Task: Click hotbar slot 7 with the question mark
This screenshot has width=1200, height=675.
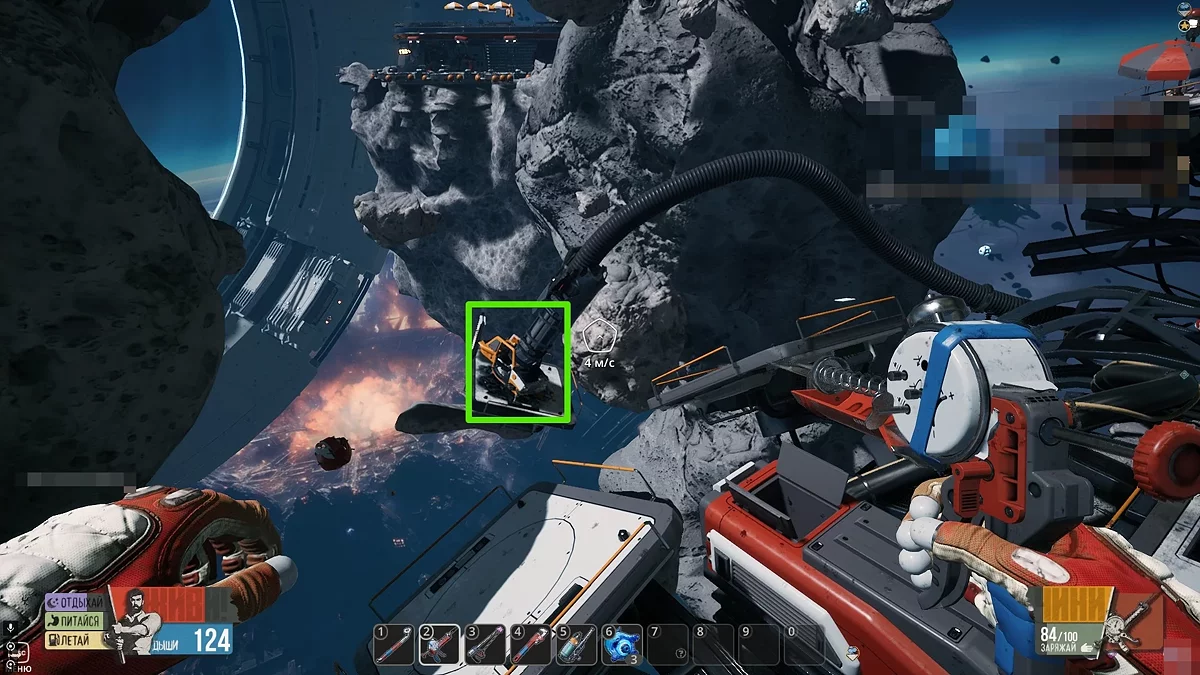Action: 668,645
